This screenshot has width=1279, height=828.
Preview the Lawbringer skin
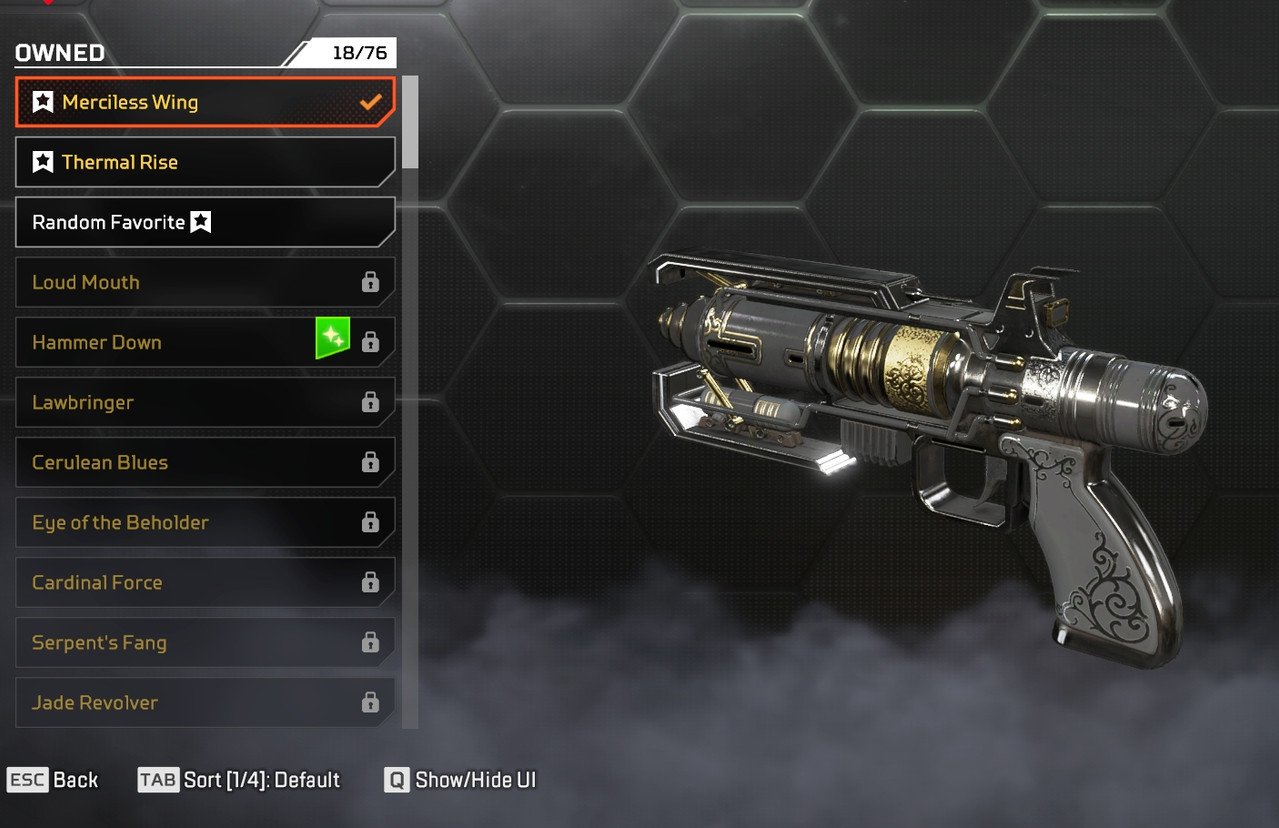pos(205,402)
